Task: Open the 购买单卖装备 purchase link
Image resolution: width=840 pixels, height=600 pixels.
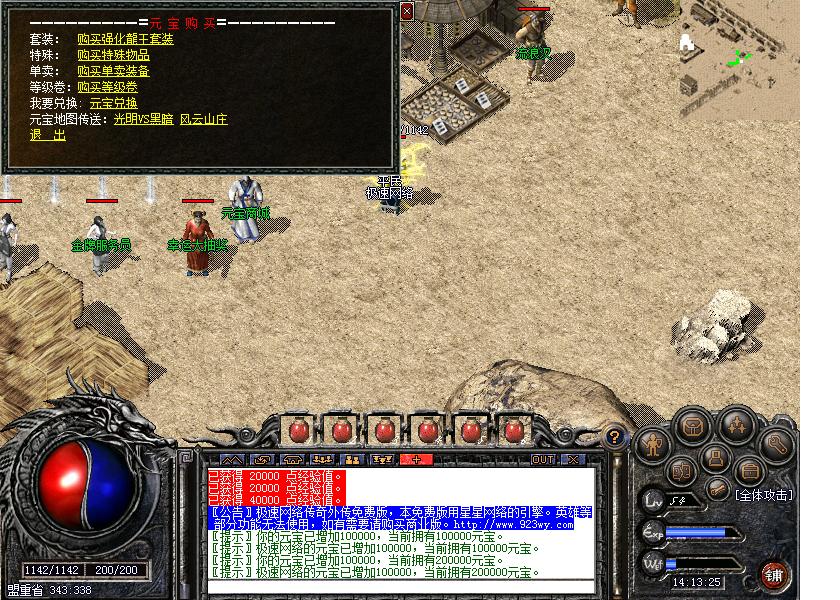Action: (113, 71)
